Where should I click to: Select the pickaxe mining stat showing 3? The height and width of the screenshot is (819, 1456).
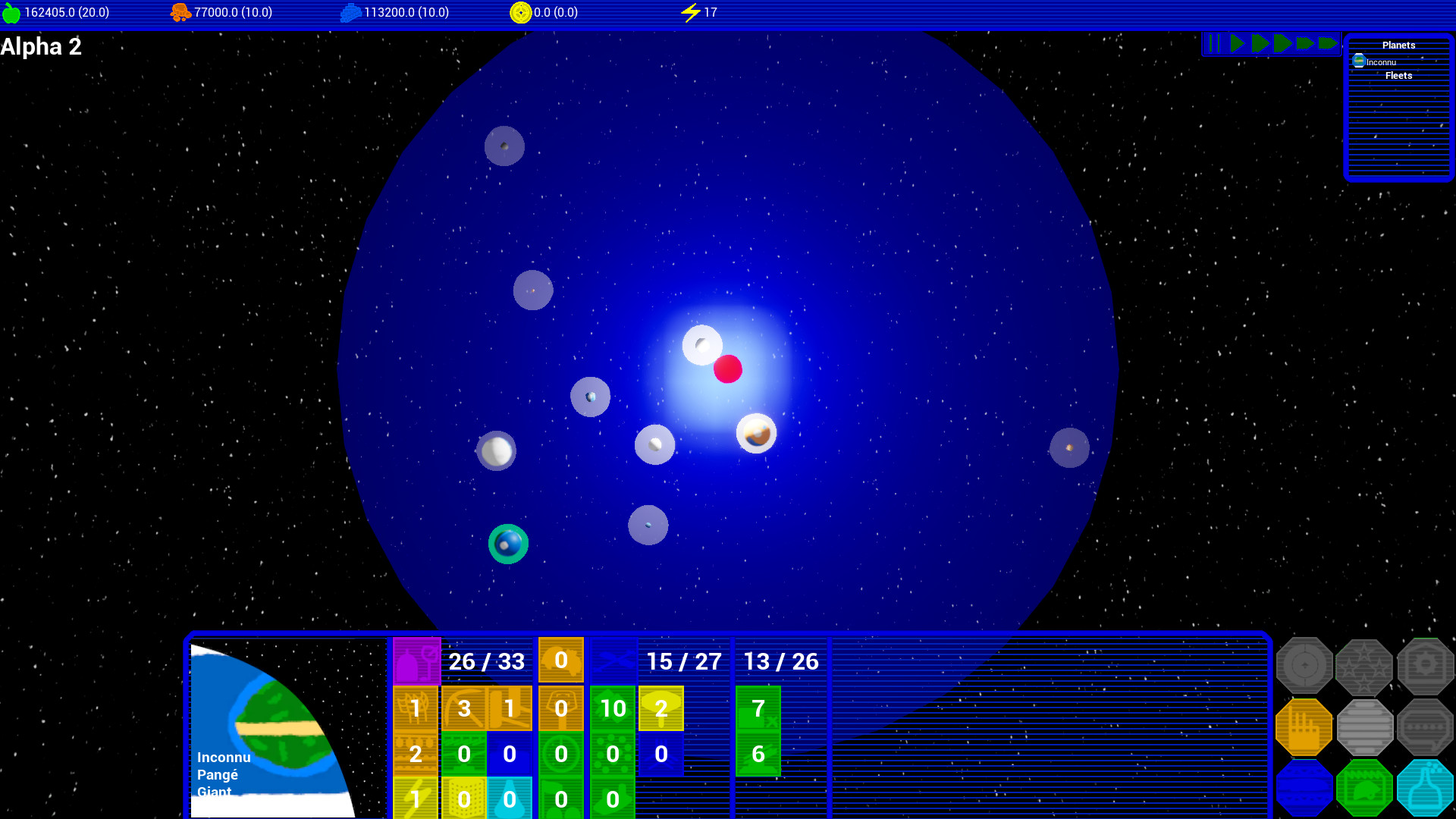point(463,708)
